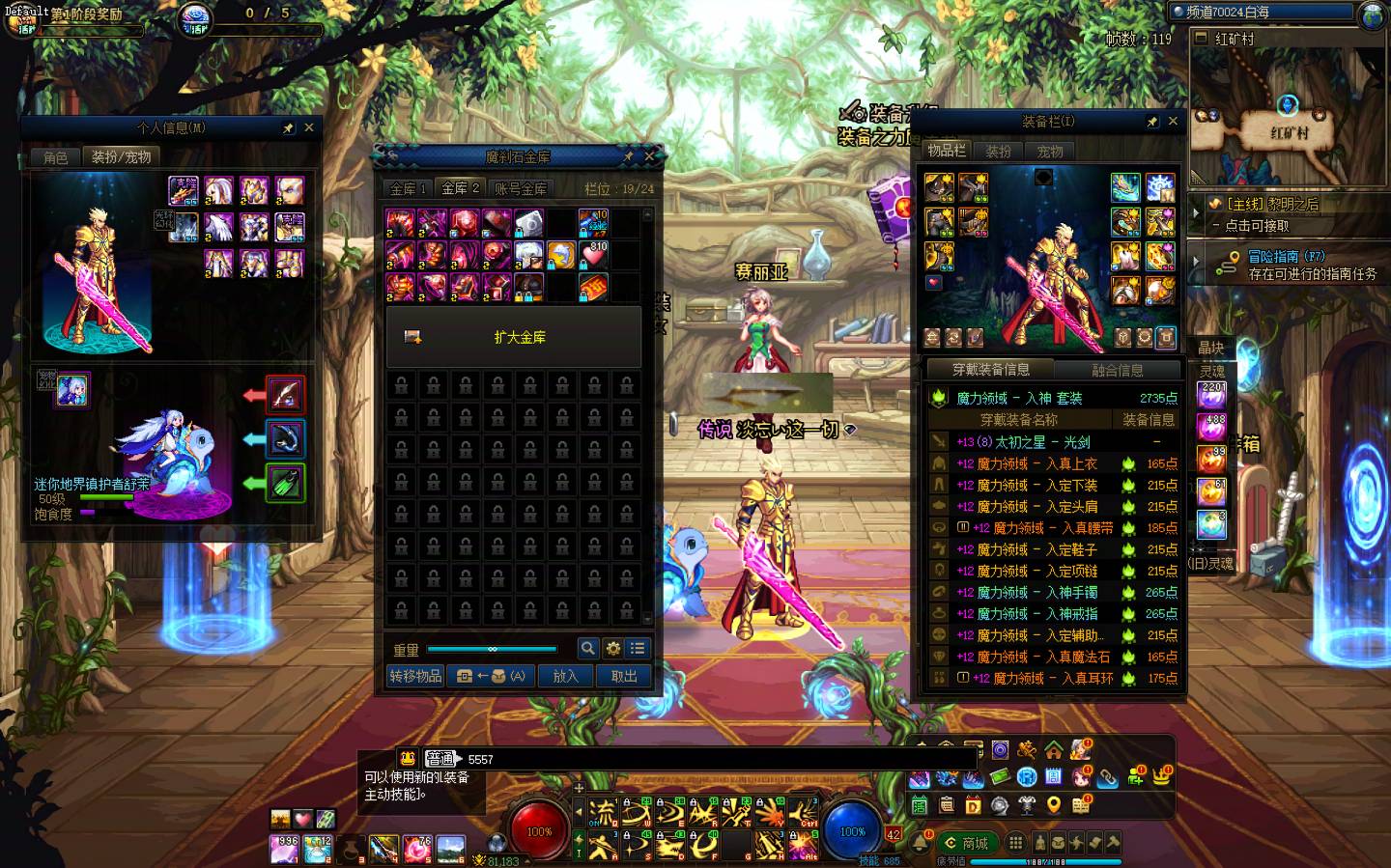Viewport: 1391px width, 868px height.
Task: Close the 个人信息 character info window
Action: pos(309,127)
